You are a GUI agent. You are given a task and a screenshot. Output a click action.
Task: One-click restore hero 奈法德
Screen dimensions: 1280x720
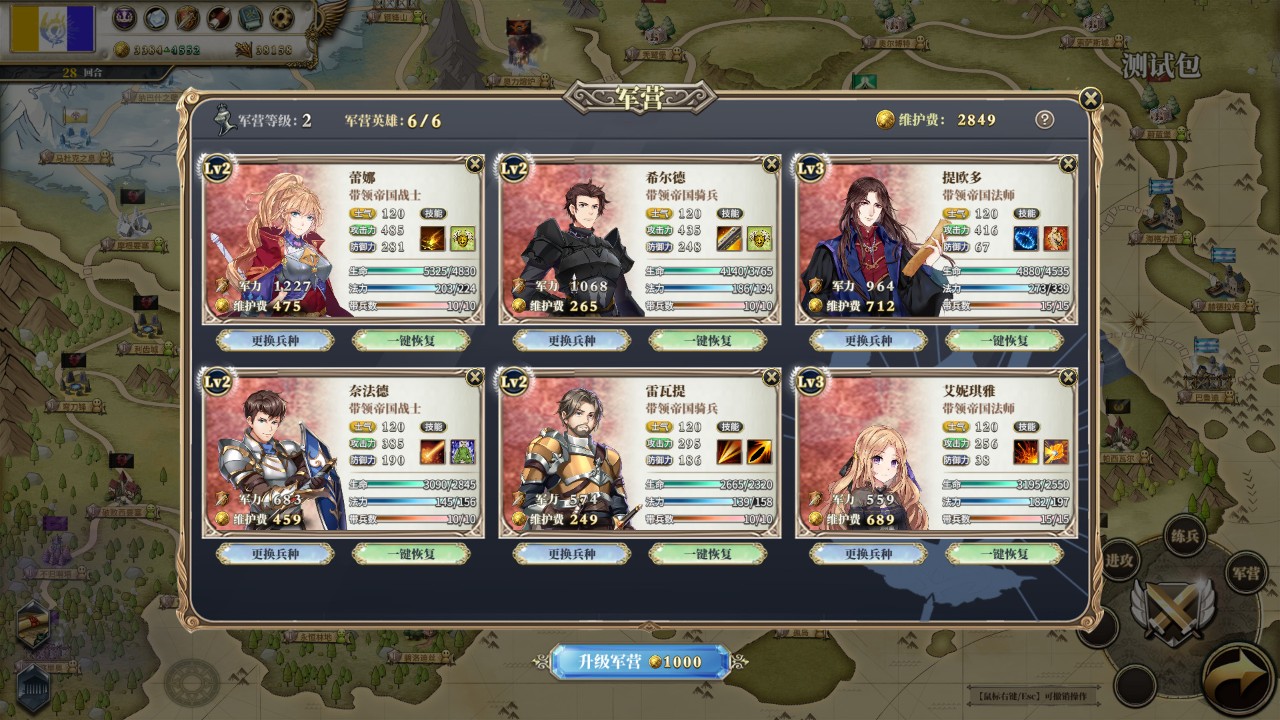coord(411,553)
